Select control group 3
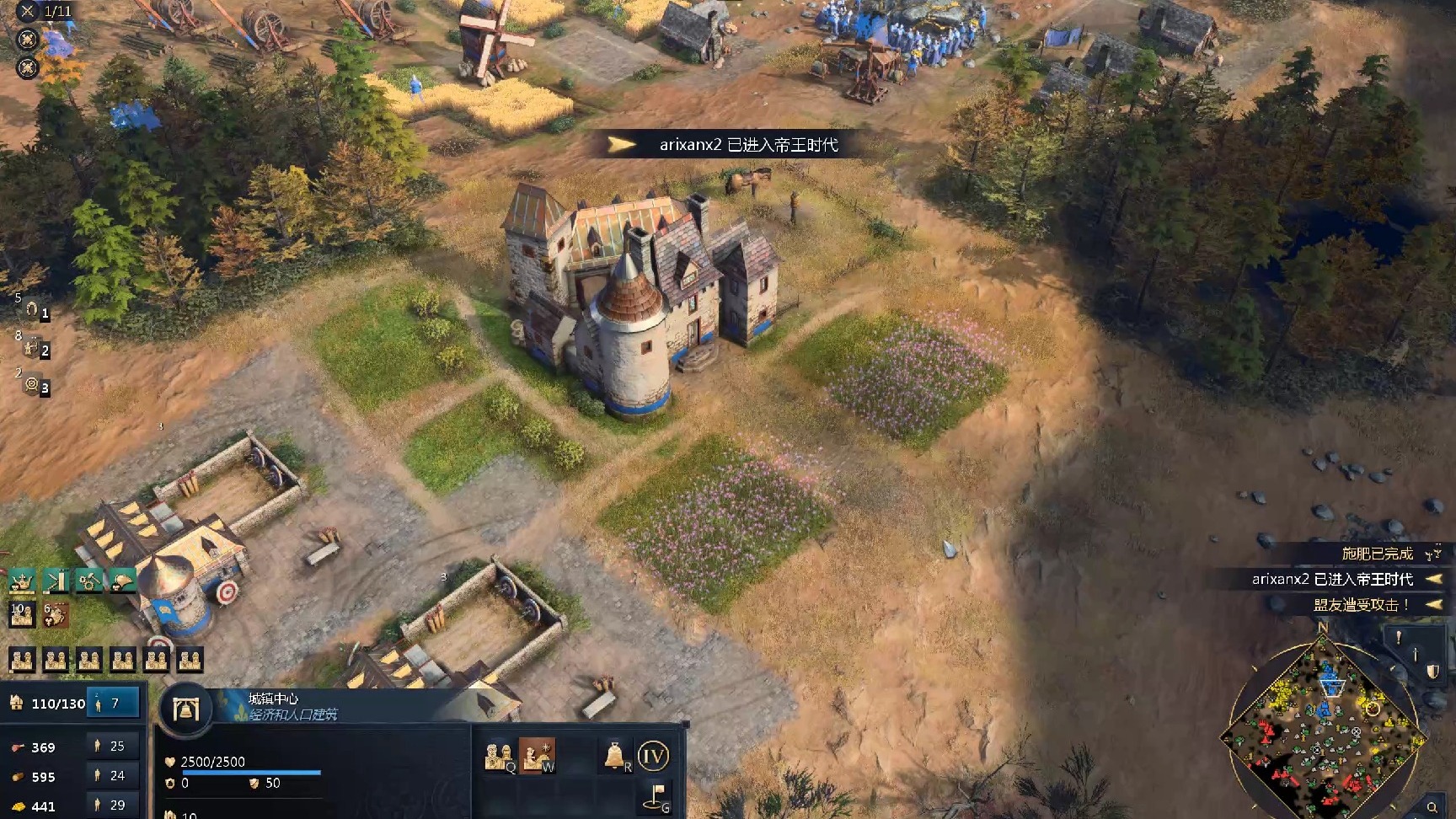Screen dimensions: 1456x819 click(x=34, y=385)
